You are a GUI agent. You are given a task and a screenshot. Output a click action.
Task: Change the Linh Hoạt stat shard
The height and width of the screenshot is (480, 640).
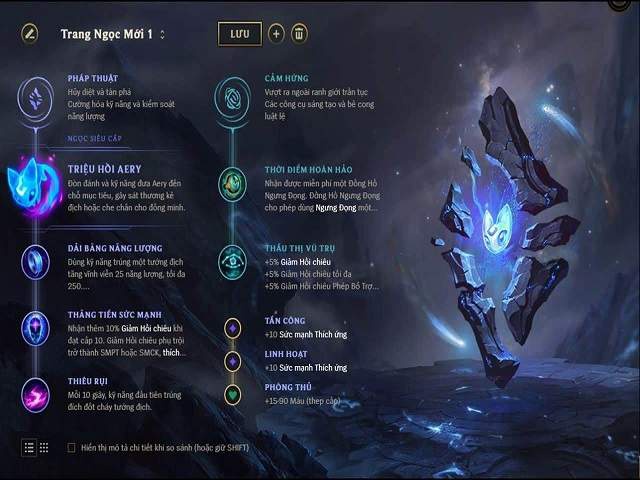tap(232, 360)
